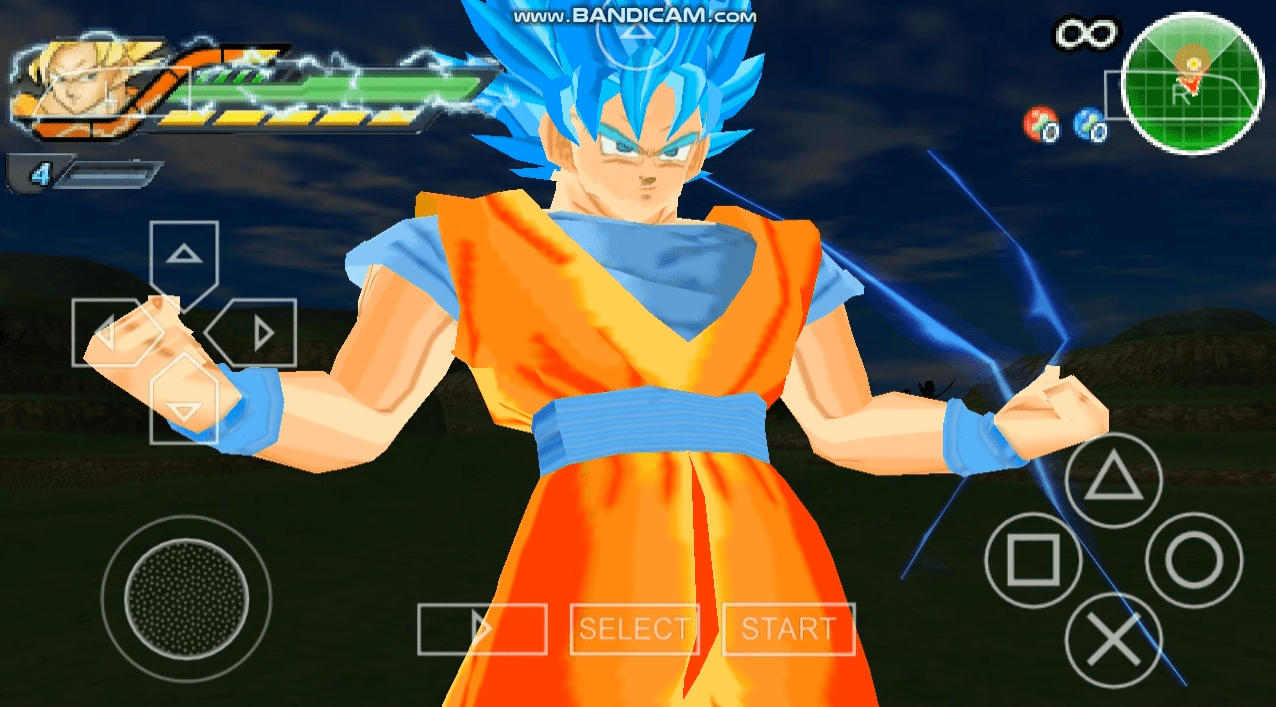Toggle the fast-forward arrow button
The image size is (1276, 707).
click(x=482, y=629)
